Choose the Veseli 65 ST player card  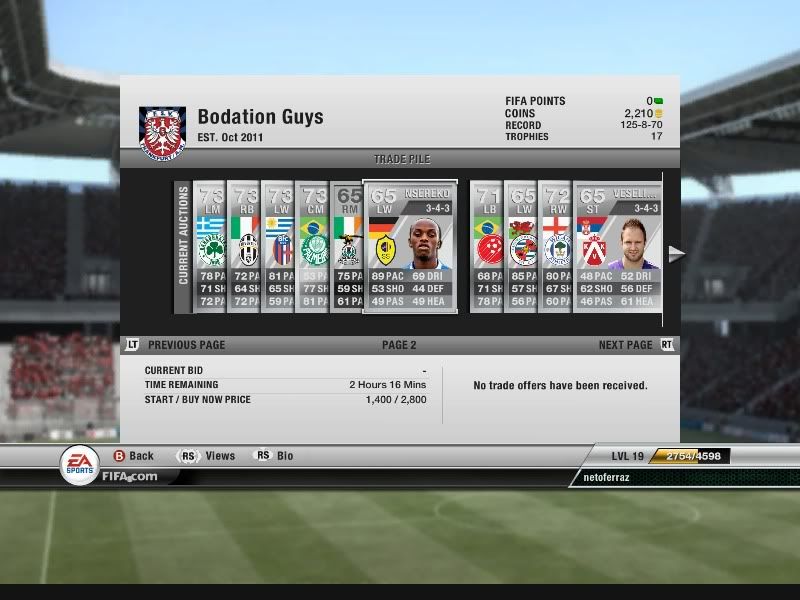pos(618,247)
